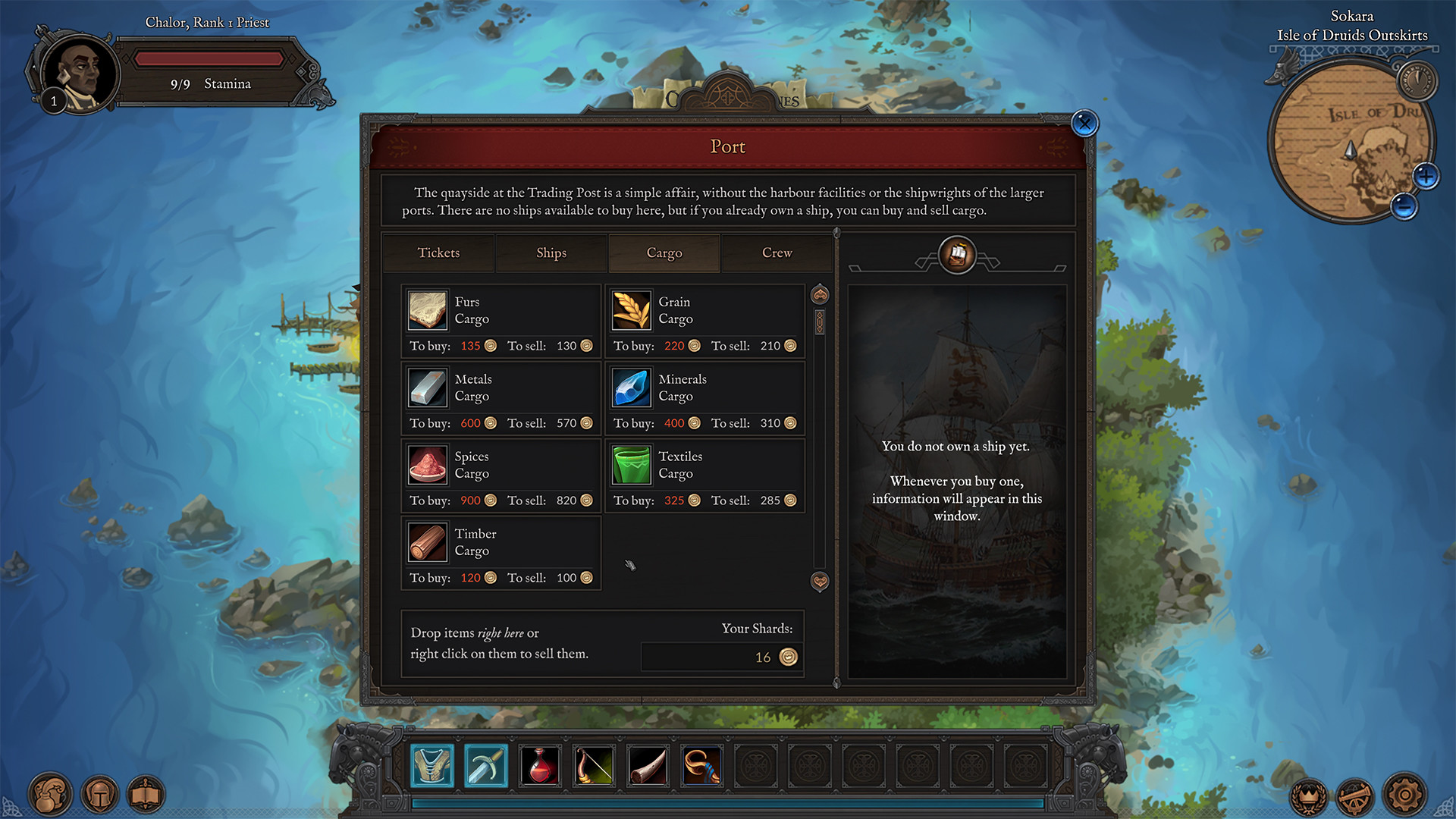Open the gear settings icon

click(x=1404, y=795)
